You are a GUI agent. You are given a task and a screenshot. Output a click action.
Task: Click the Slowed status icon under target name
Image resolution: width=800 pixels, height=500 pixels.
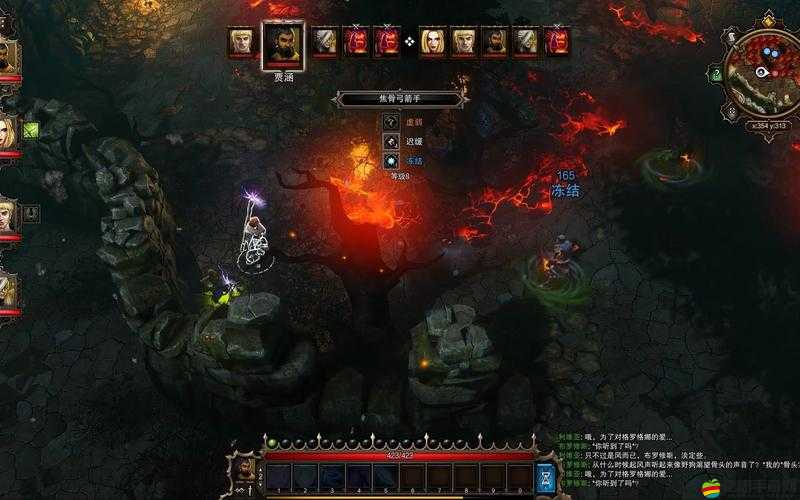(x=392, y=141)
